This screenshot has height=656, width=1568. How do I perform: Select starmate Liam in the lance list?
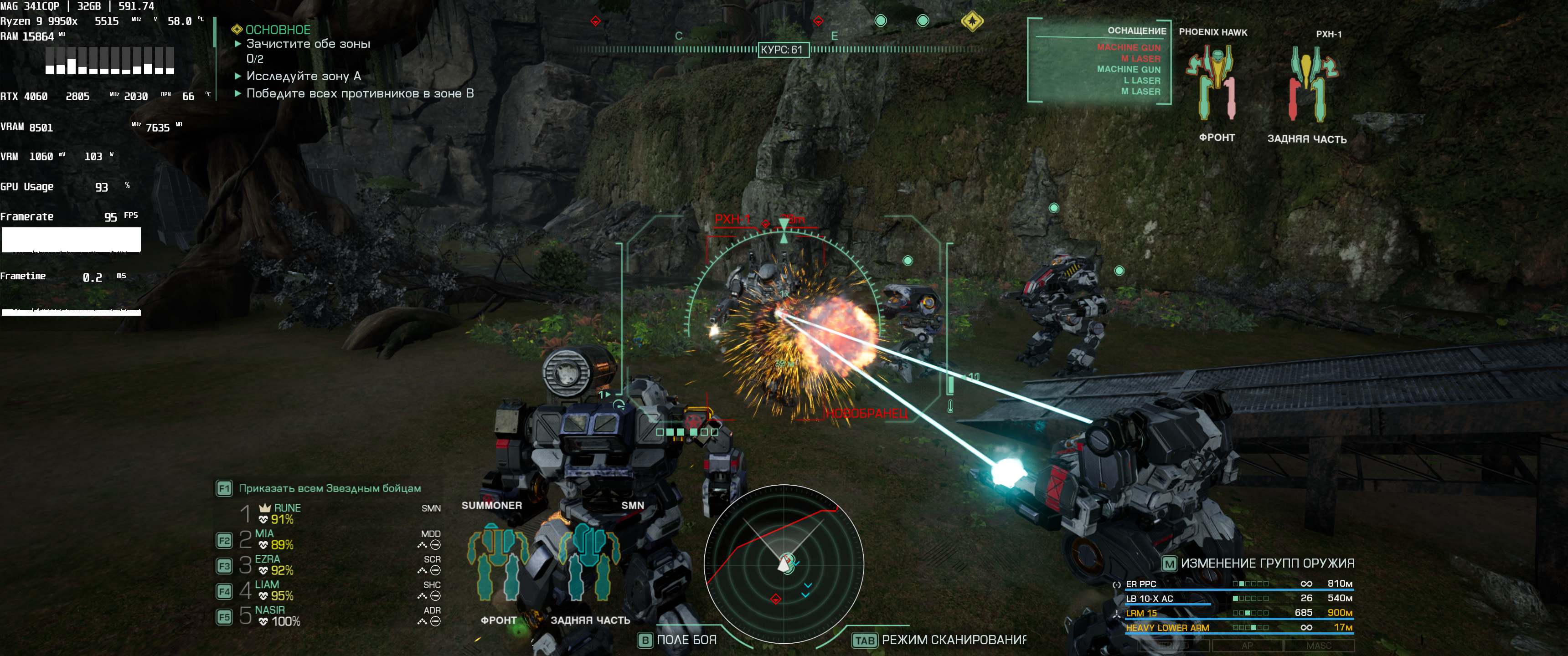267,585
